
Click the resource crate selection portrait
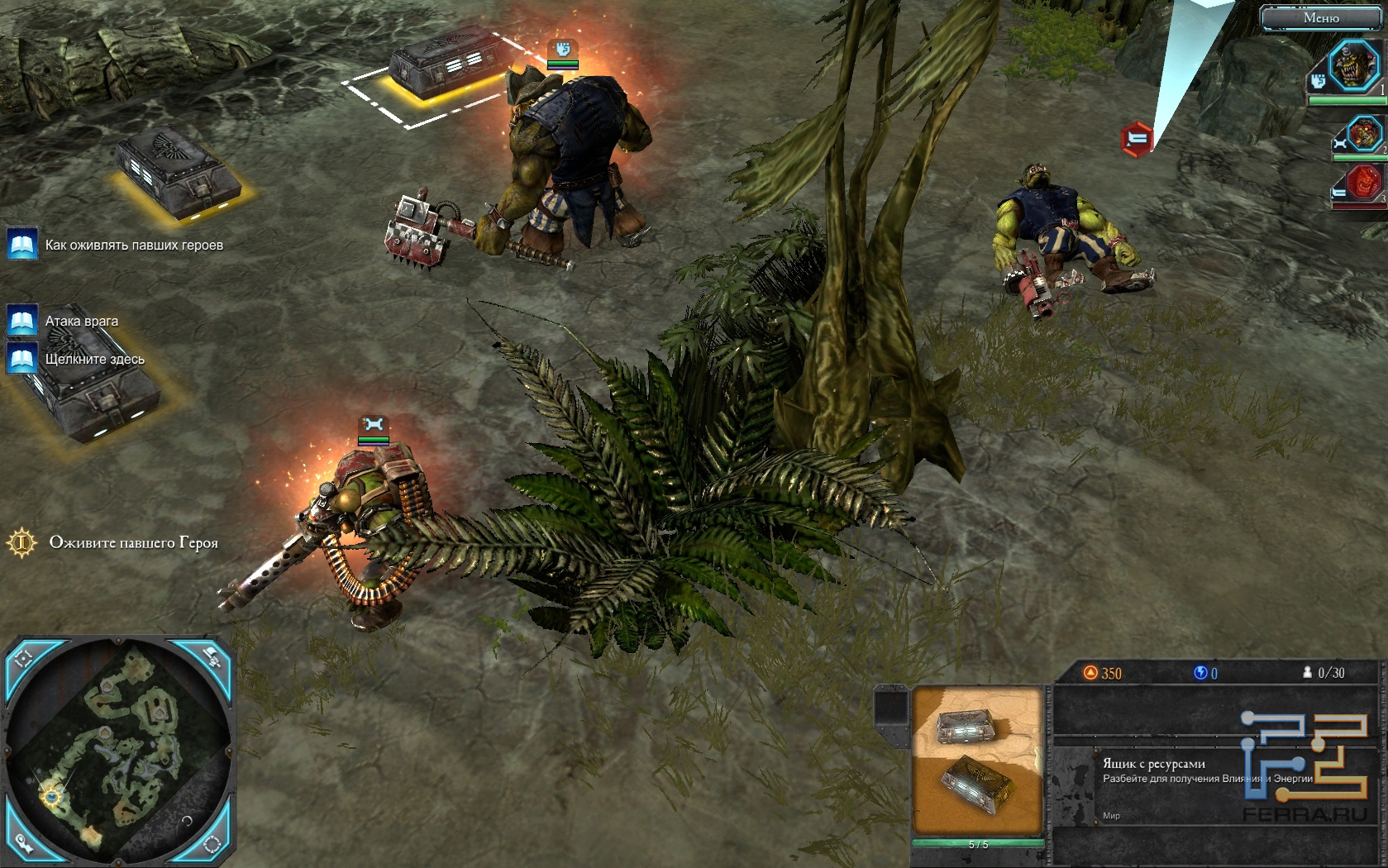tap(978, 761)
